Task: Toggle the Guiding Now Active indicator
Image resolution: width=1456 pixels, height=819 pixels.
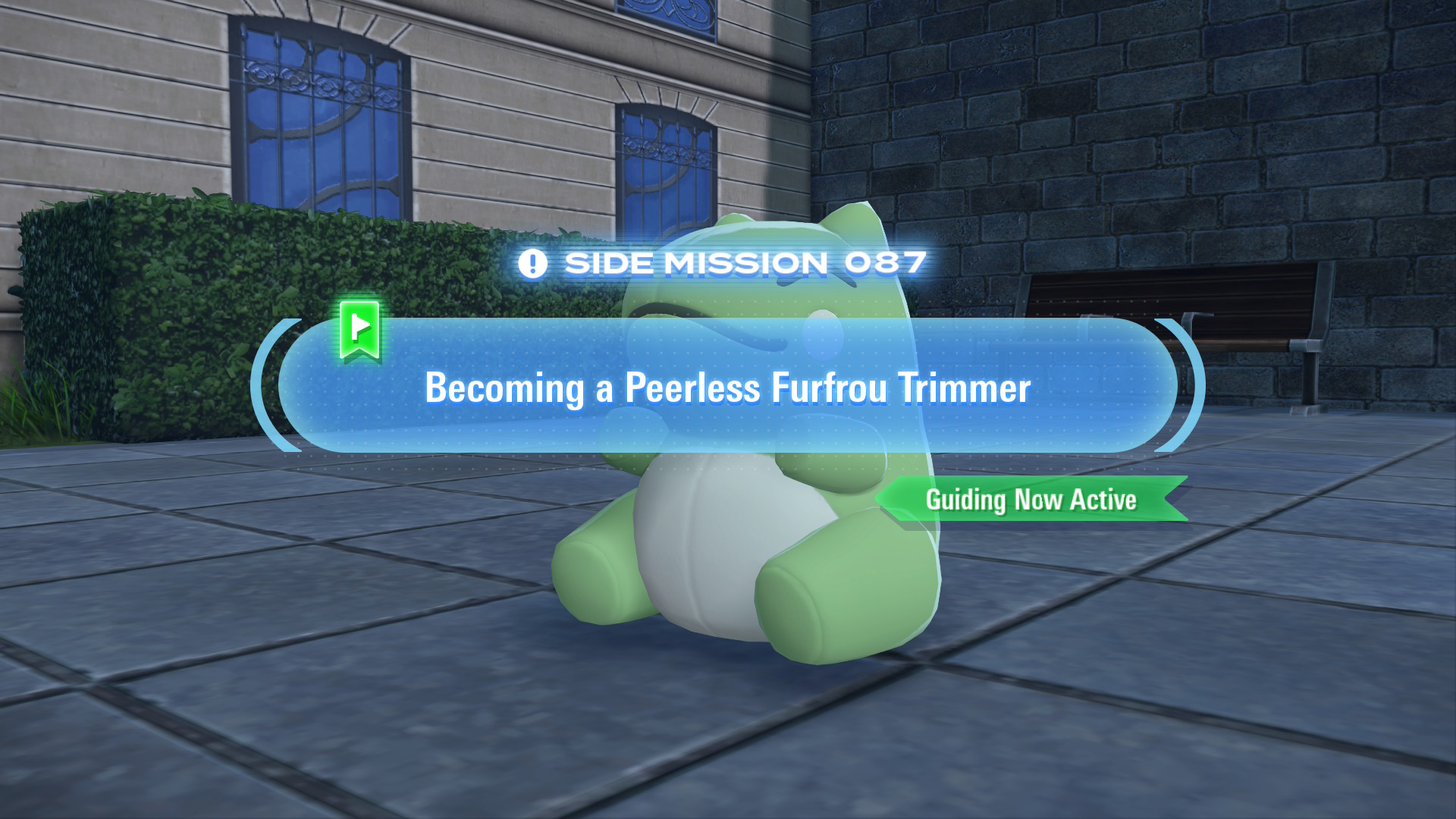Action: (1031, 500)
